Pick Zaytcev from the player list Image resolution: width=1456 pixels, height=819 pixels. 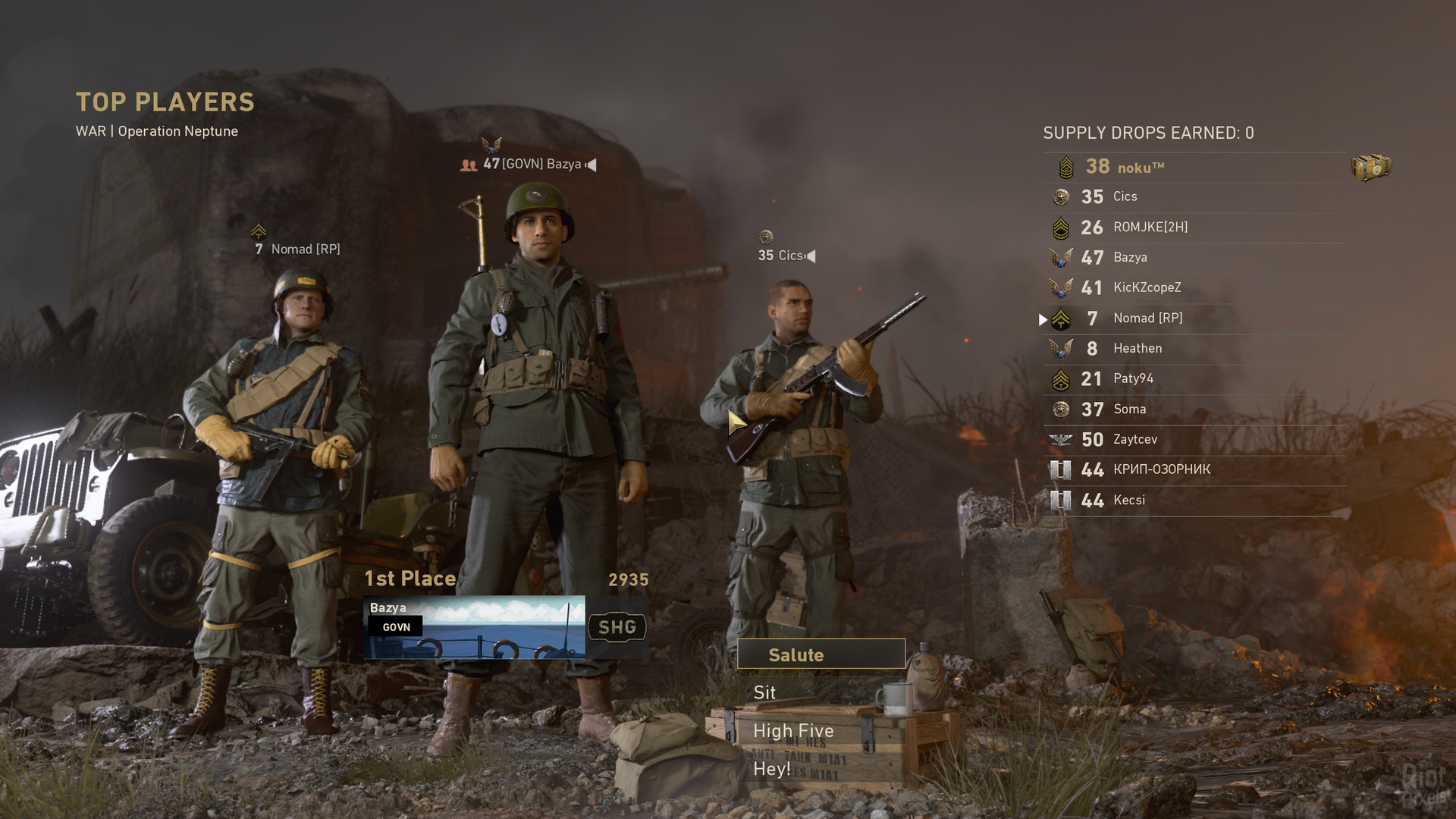(x=1194, y=440)
